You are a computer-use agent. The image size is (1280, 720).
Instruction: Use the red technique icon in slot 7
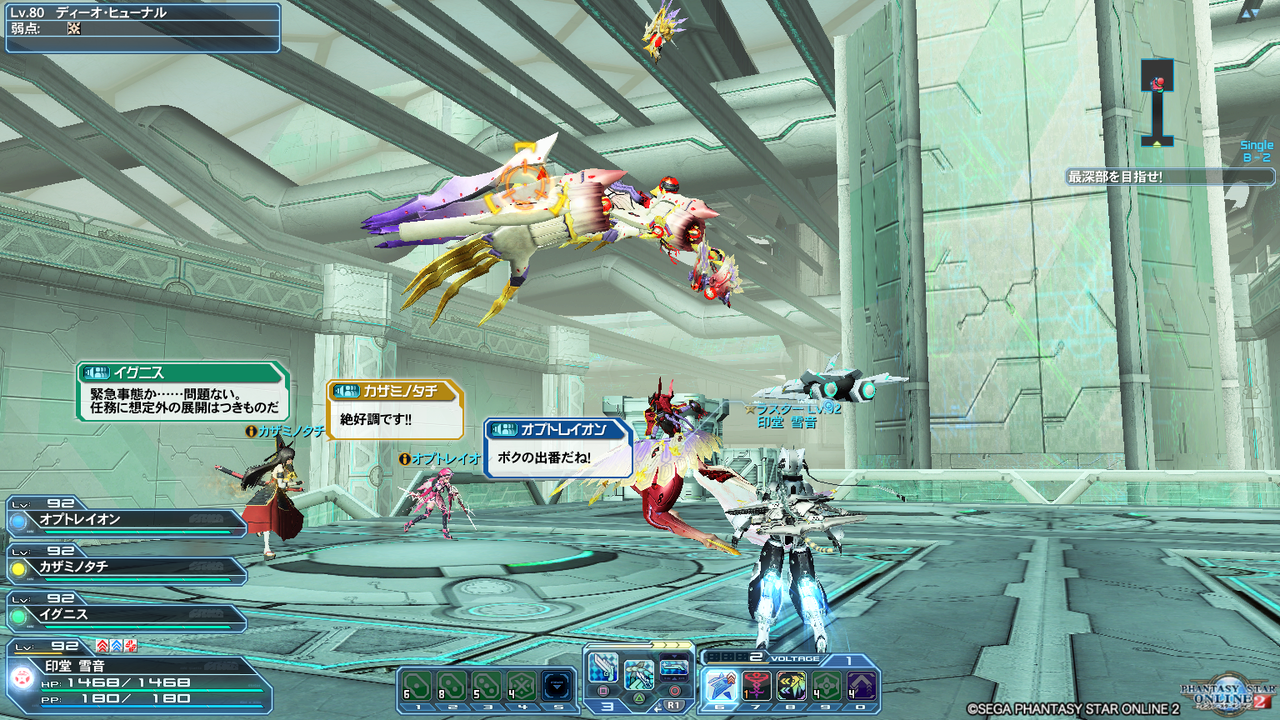tap(757, 685)
